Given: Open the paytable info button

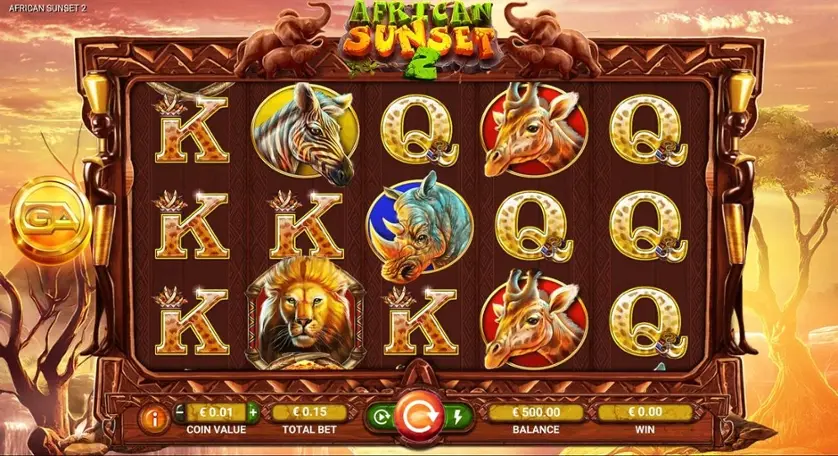Looking at the screenshot, I should coord(155,418).
